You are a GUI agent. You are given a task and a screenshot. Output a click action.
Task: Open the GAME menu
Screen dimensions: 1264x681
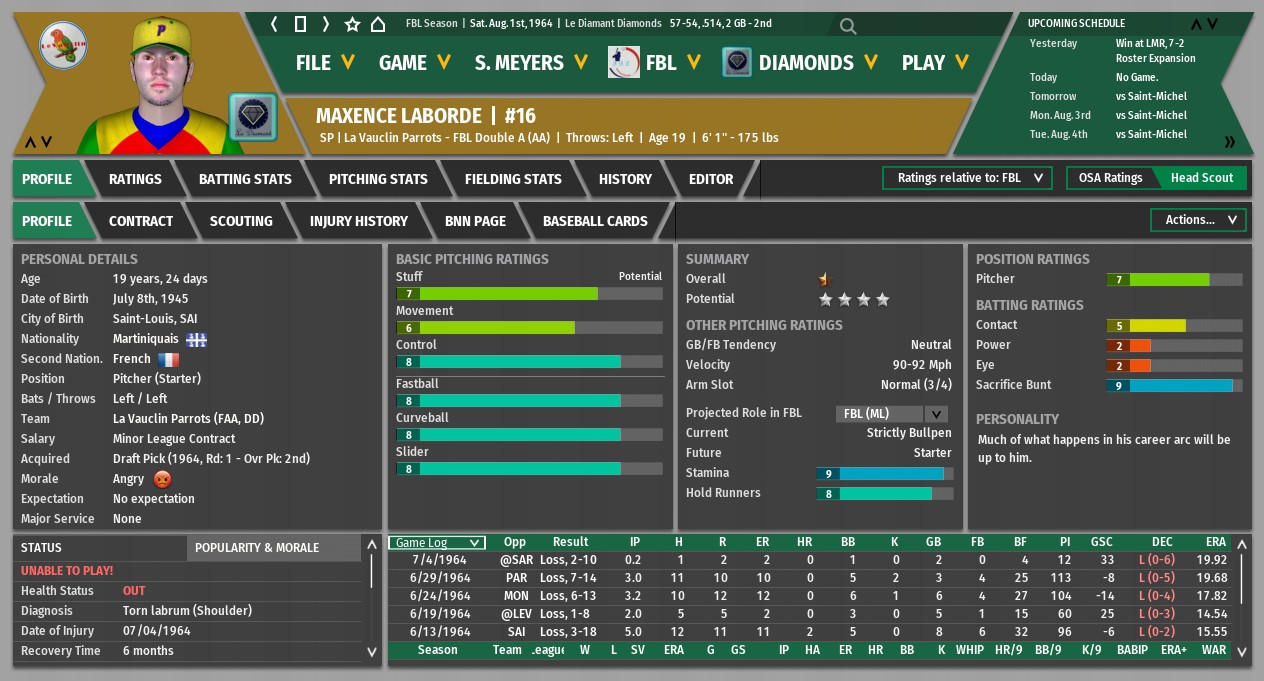coord(415,62)
